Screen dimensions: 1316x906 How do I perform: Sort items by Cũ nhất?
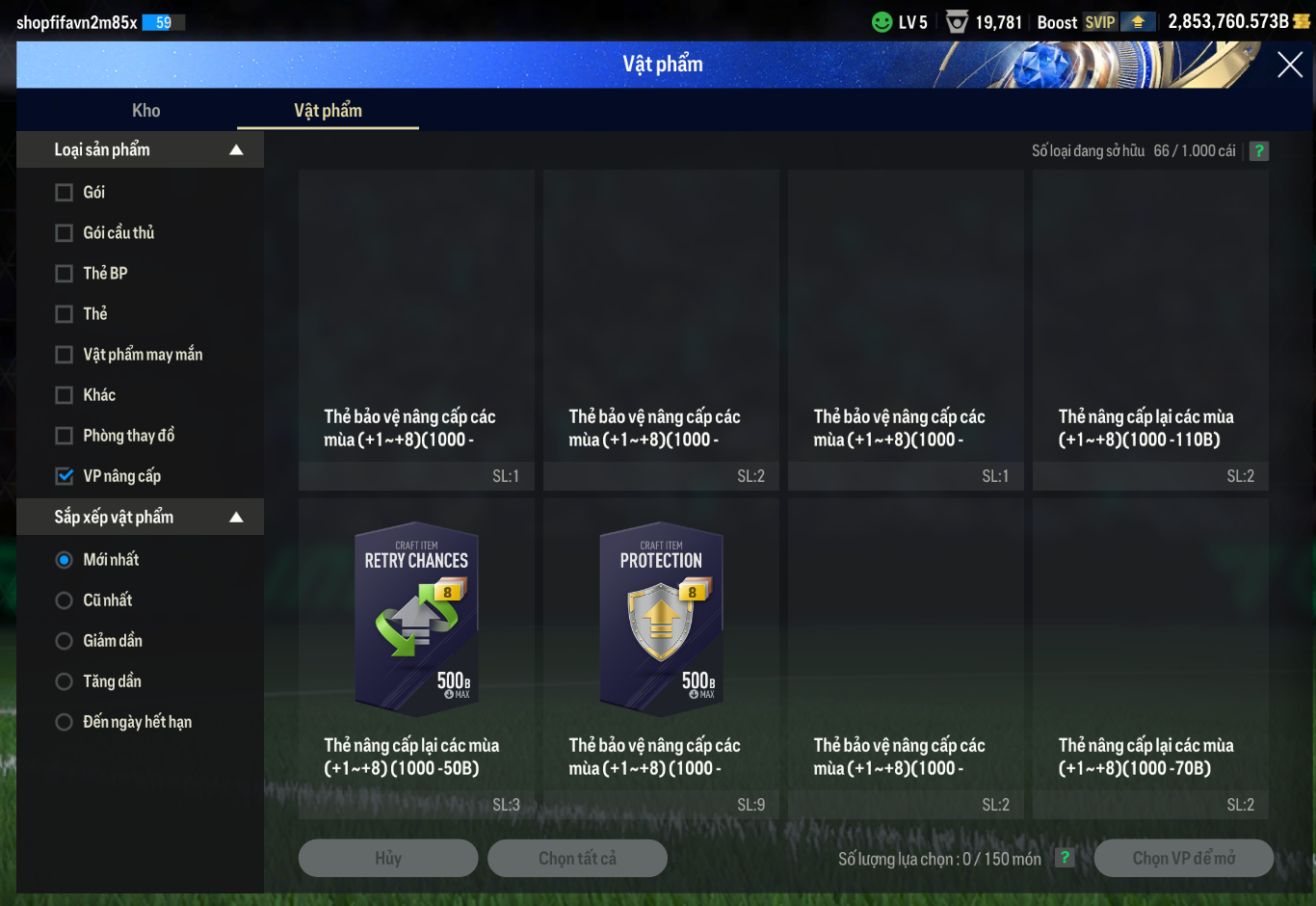tap(65, 600)
